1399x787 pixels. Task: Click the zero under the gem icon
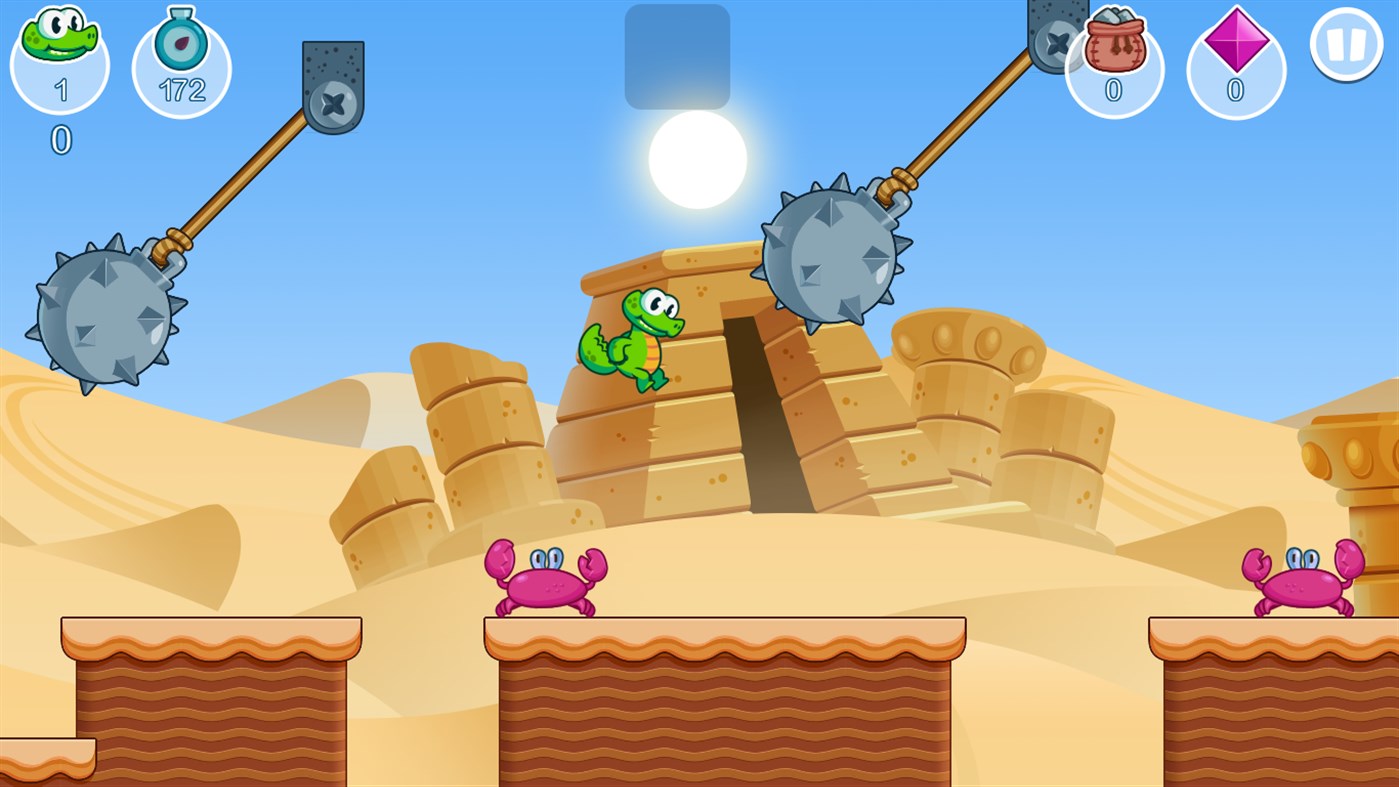pyautogui.click(x=1234, y=90)
